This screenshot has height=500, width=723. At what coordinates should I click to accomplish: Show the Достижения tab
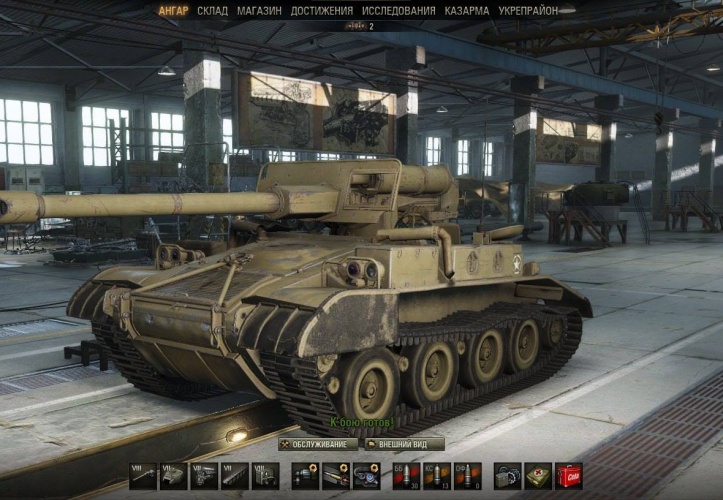pos(321,11)
